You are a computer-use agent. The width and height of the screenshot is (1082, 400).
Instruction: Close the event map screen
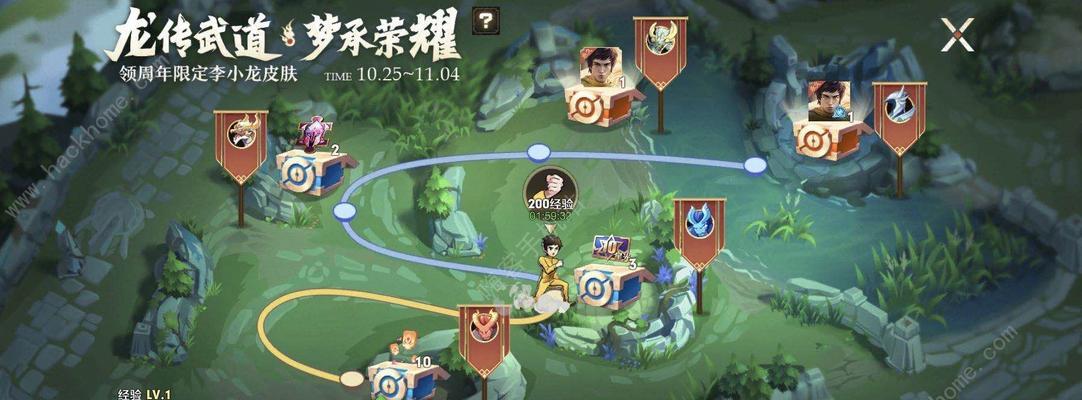[x=957, y=37]
